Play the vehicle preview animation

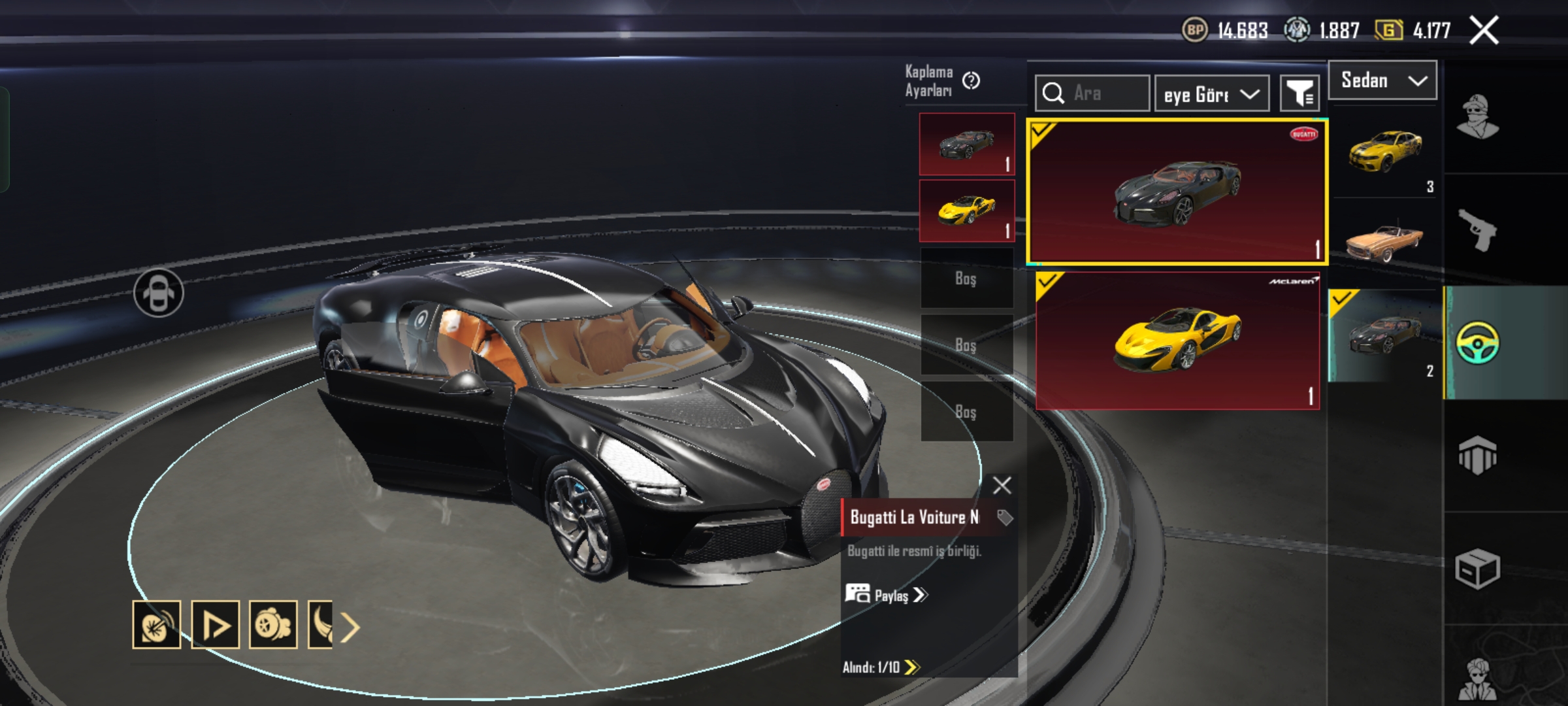(x=215, y=625)
